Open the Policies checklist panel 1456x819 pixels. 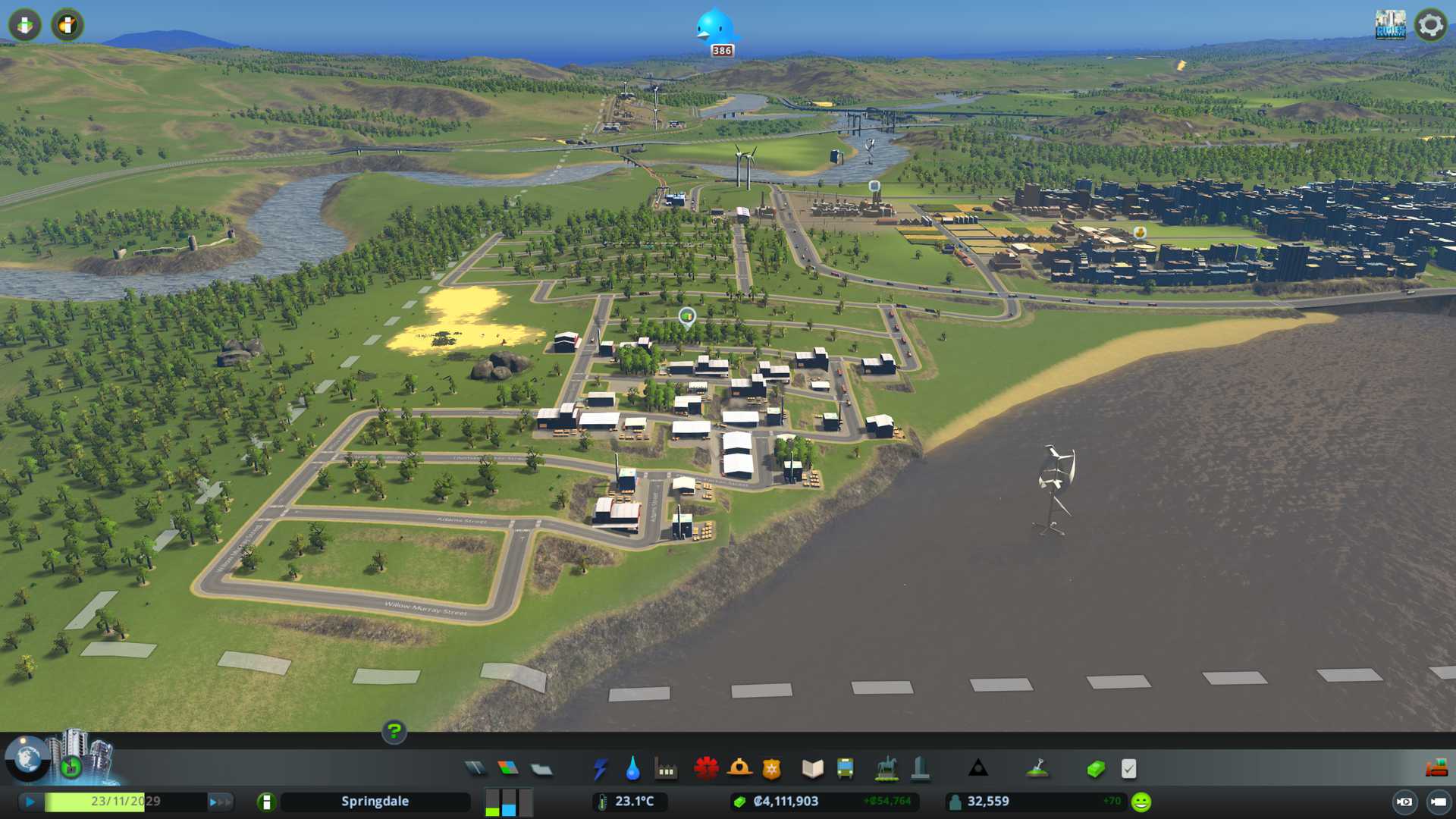click(x=1128, y=769)
